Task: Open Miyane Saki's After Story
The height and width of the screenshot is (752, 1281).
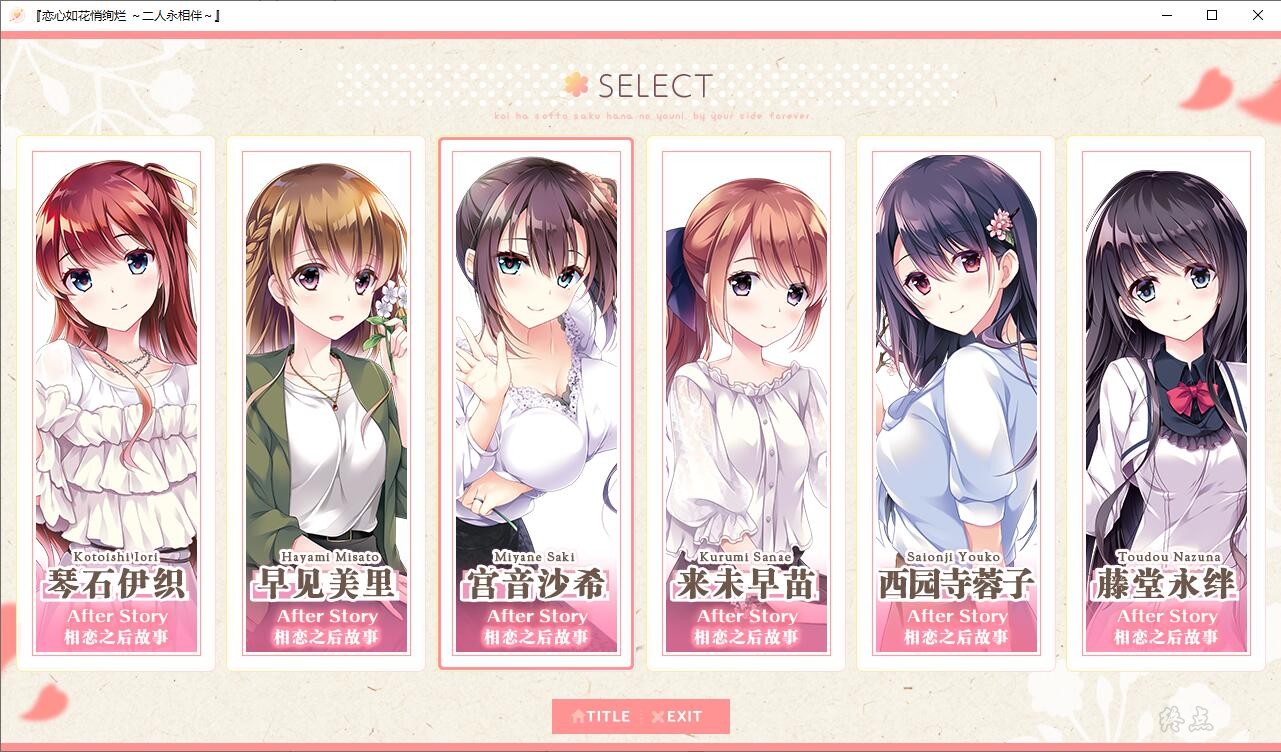Action: tap(536, 402)
